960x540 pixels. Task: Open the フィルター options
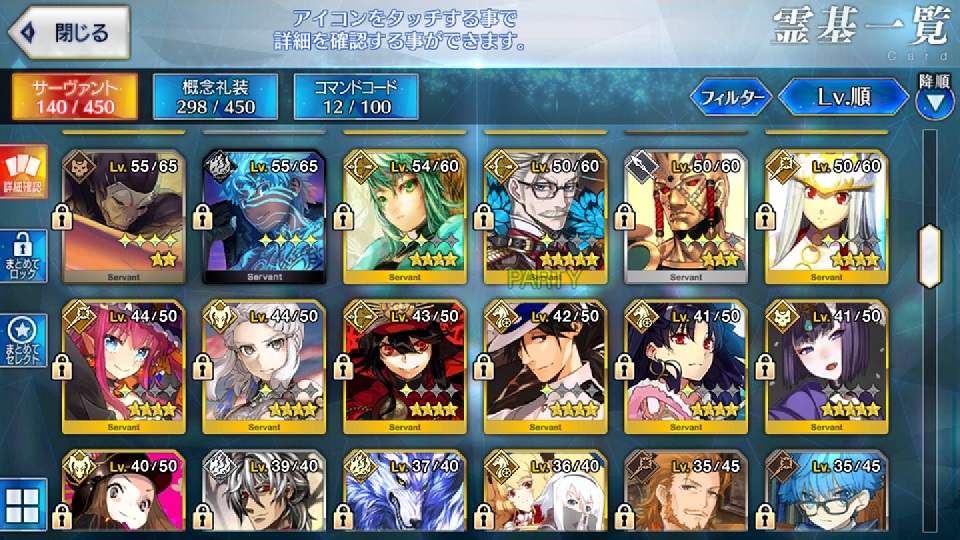click(x=732, y=97)
